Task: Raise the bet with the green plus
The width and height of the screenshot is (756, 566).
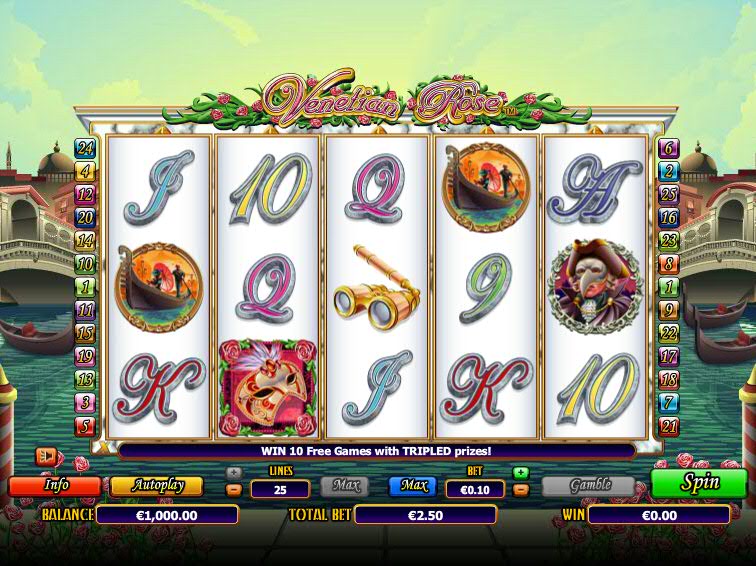Action: tap(520, 473)
